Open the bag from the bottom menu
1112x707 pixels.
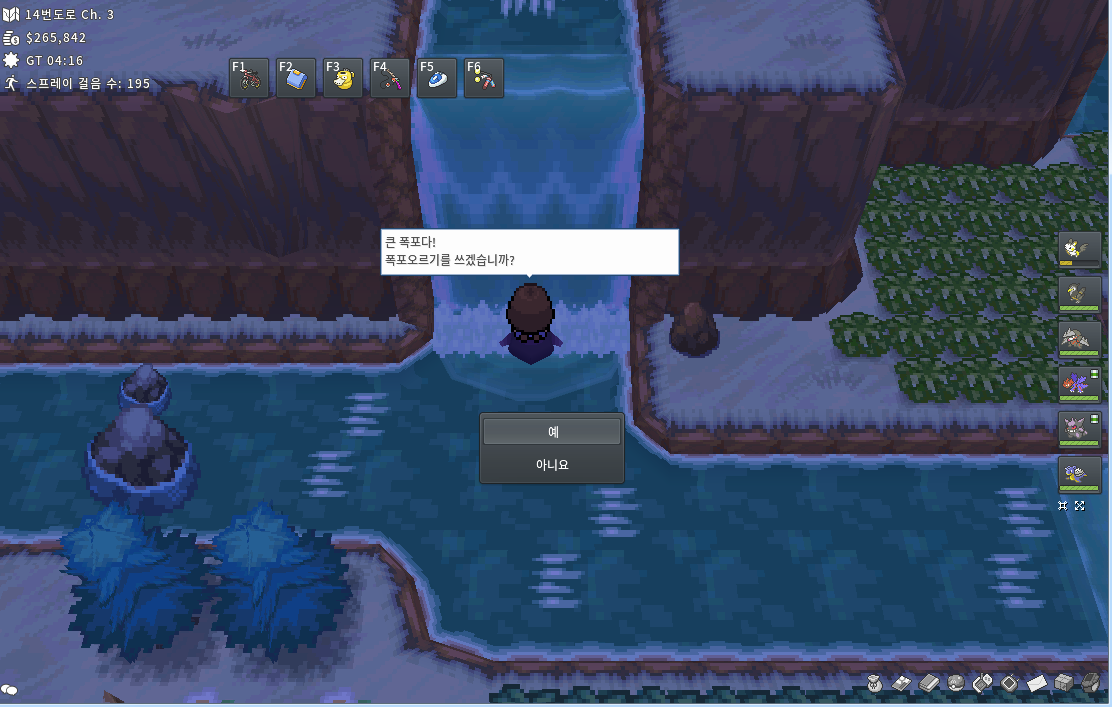pyautogui.click(x=875, y=683)
